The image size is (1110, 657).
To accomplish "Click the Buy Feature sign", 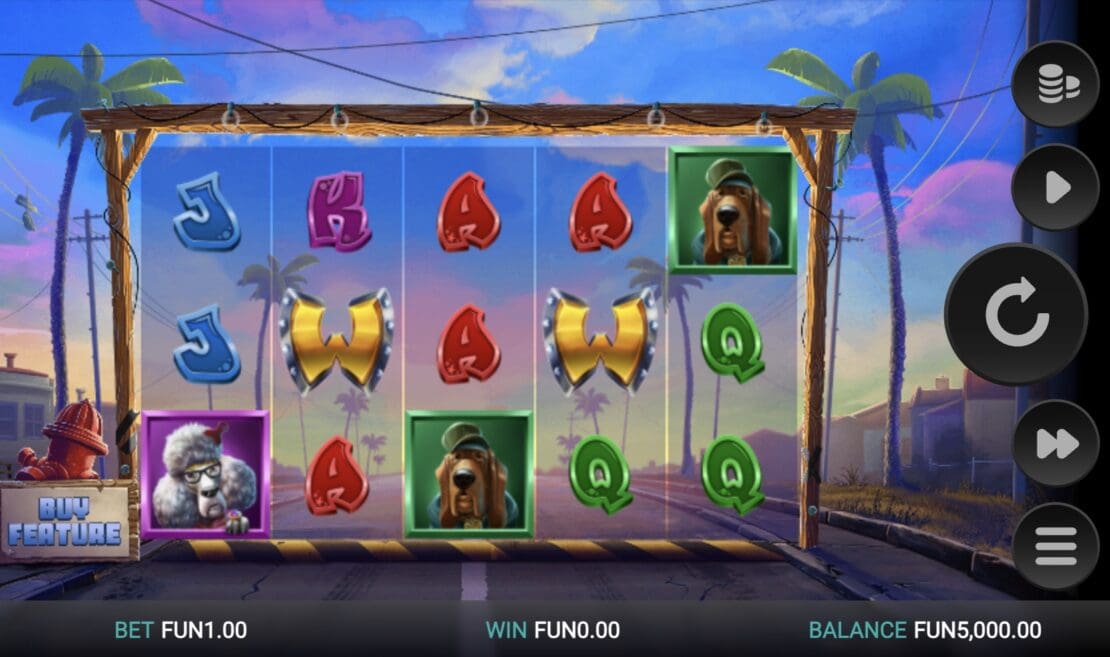I will click(66, 521).
